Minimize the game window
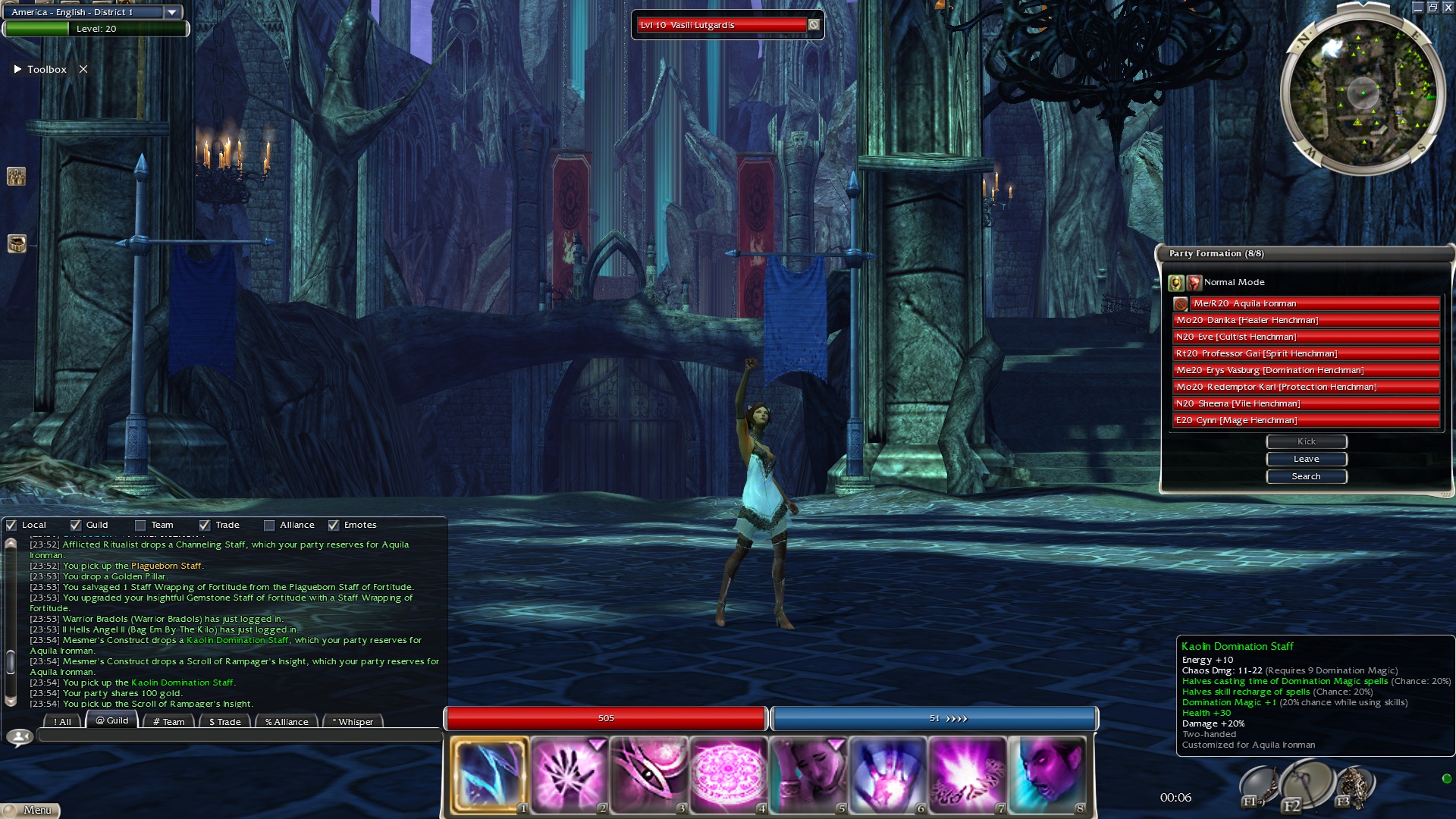This screenshot has height=819, width=1456. [x=1417, y=8]
